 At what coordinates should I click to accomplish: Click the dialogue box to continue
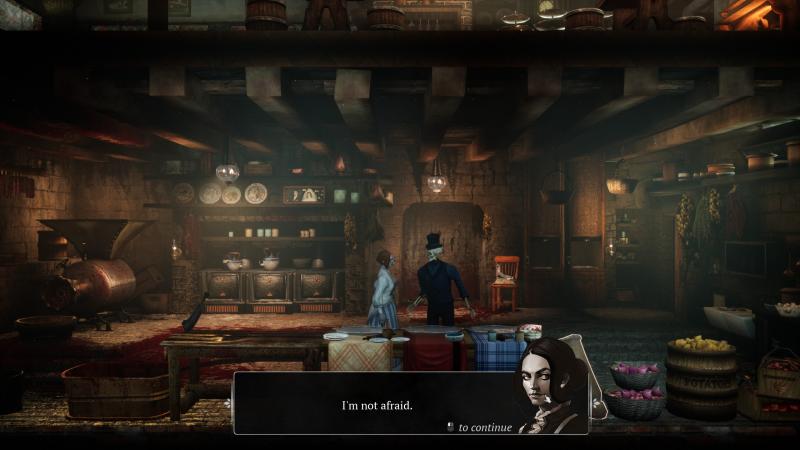pyautogui.click(x=377, y=405)
